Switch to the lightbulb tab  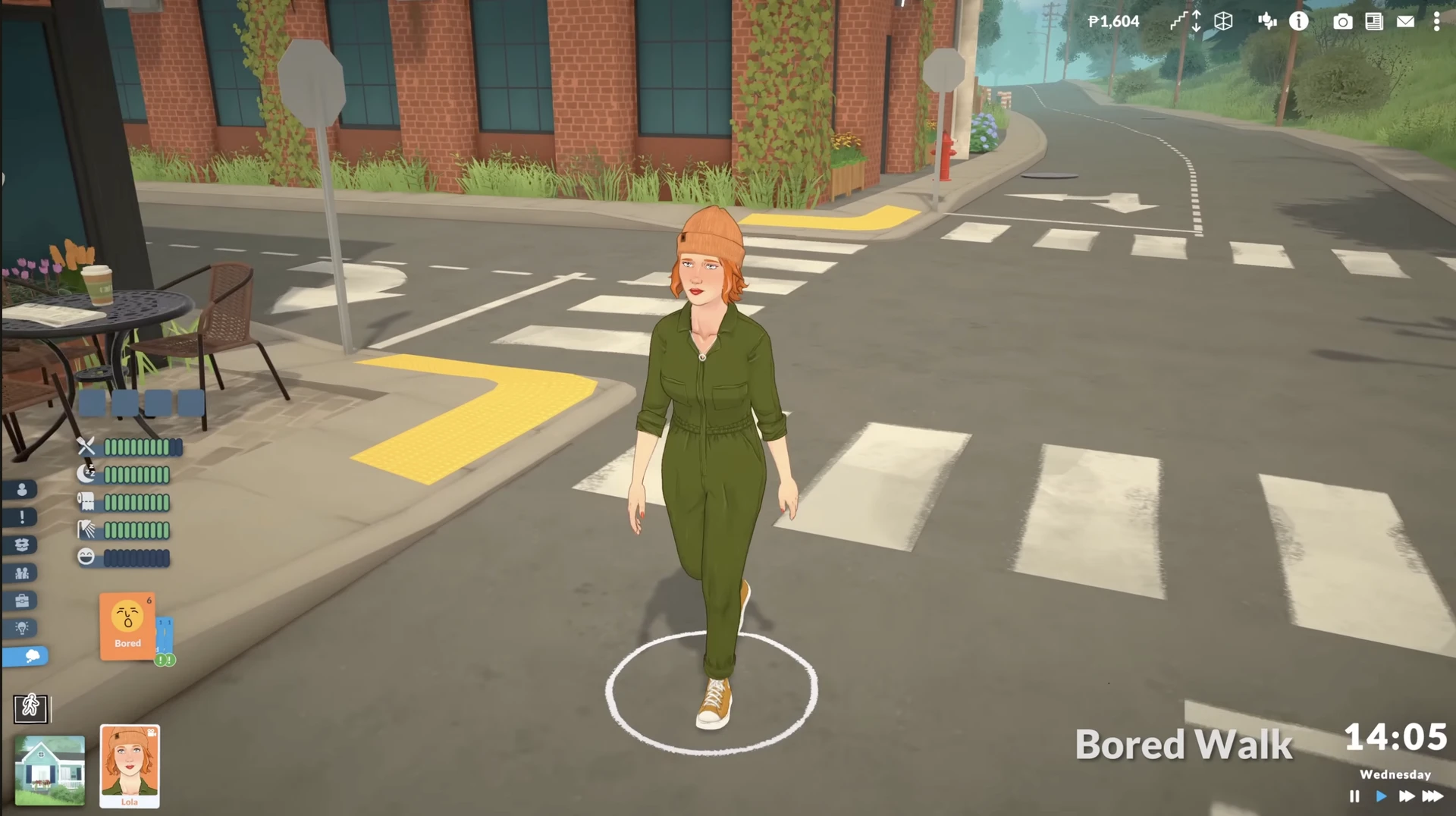point(22,628)
